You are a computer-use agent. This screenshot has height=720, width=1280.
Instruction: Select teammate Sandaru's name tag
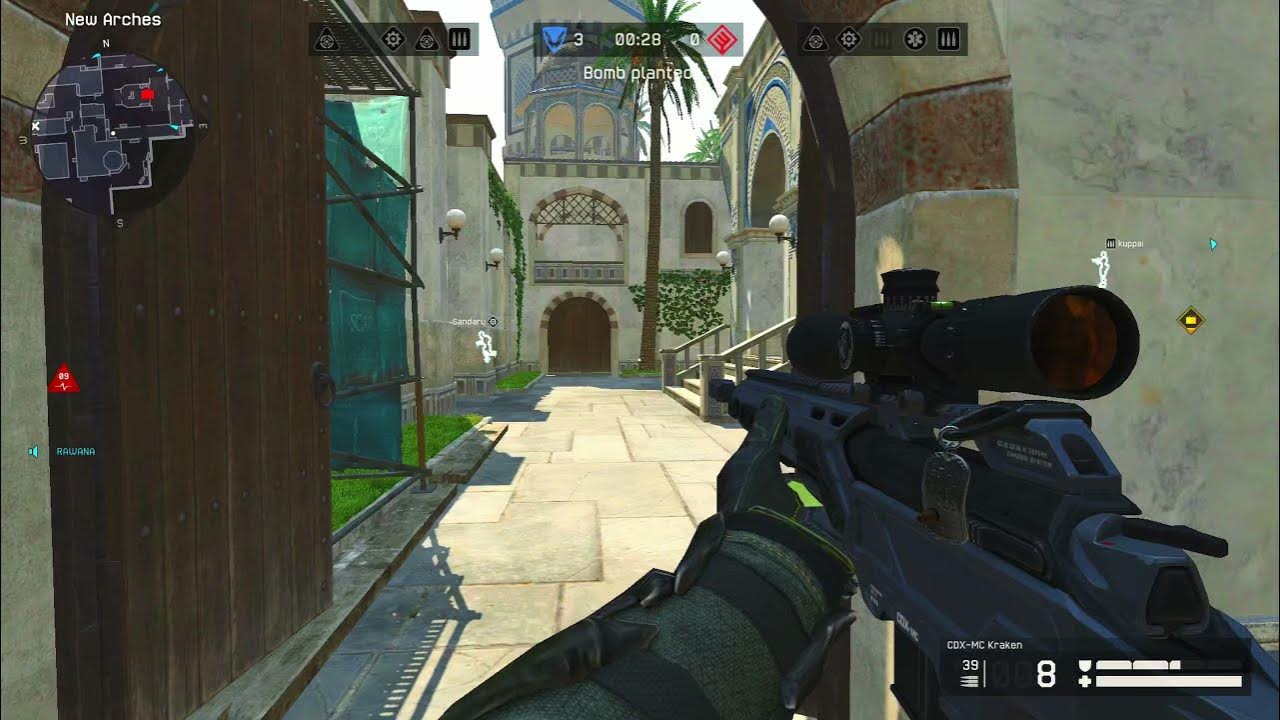[x=469, y=322]
